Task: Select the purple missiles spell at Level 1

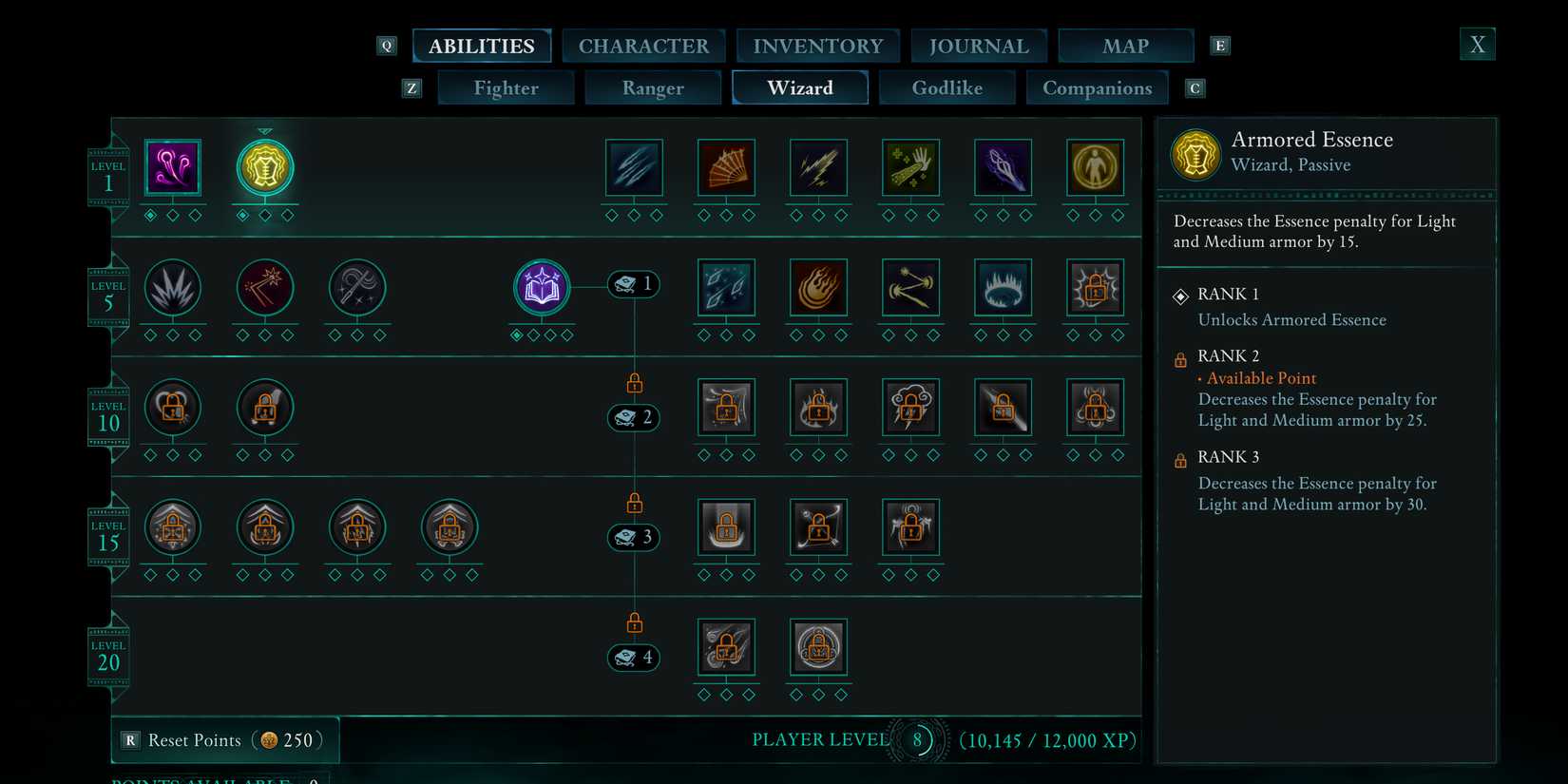Action: tap(172, 166)
